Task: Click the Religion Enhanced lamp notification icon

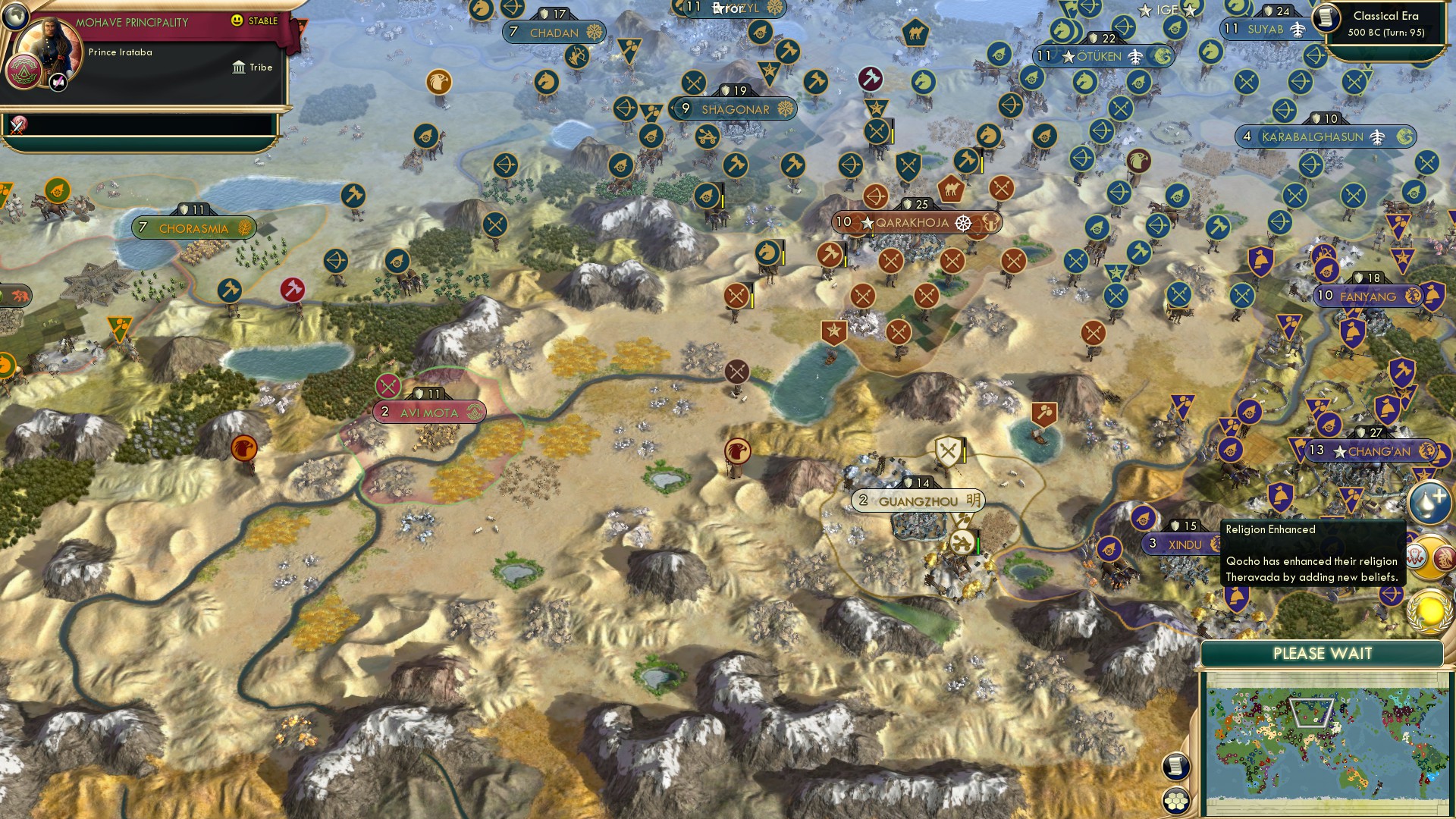Action: click(x=1429, y=502)
